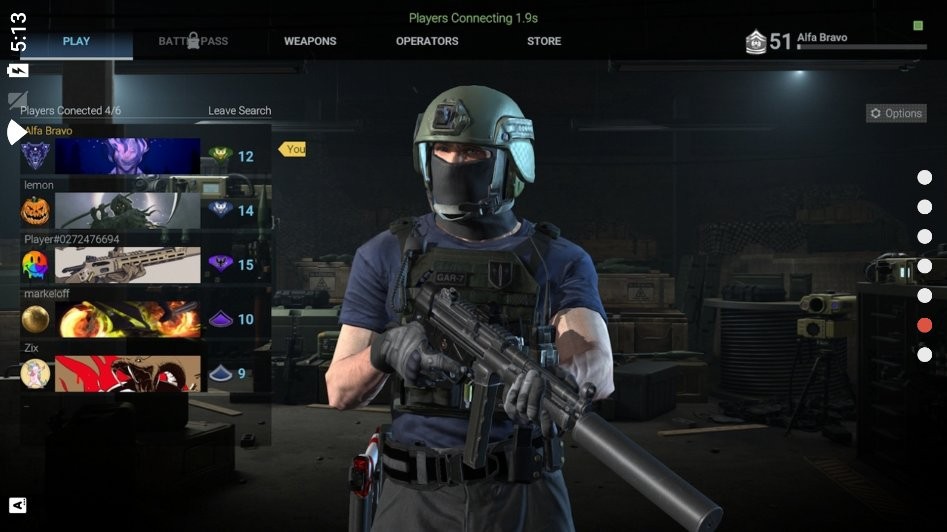Click the red dot on the side
Screen dimensions: 947x532
pyautogui.click(x=925, y=325)
